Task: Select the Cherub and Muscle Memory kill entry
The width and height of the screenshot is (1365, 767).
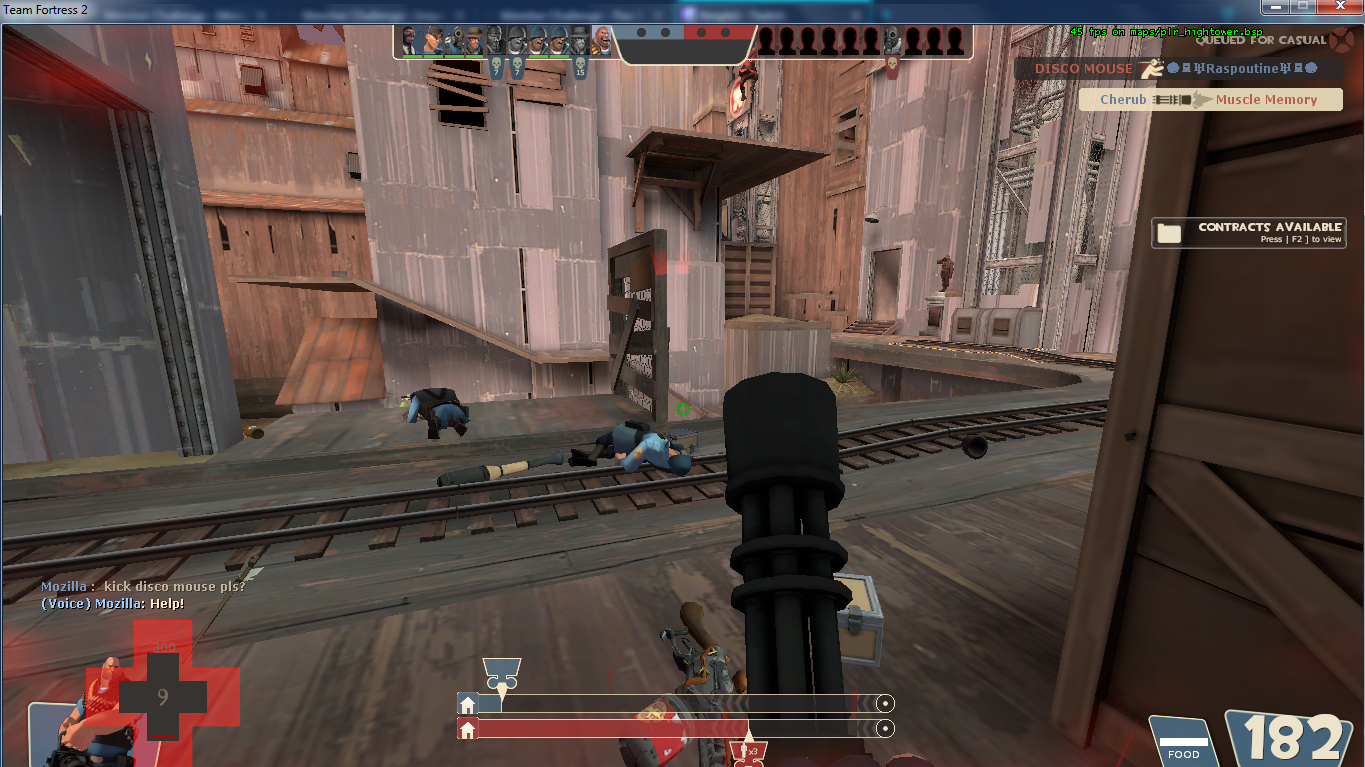Action: click(x=1212, y=100)
